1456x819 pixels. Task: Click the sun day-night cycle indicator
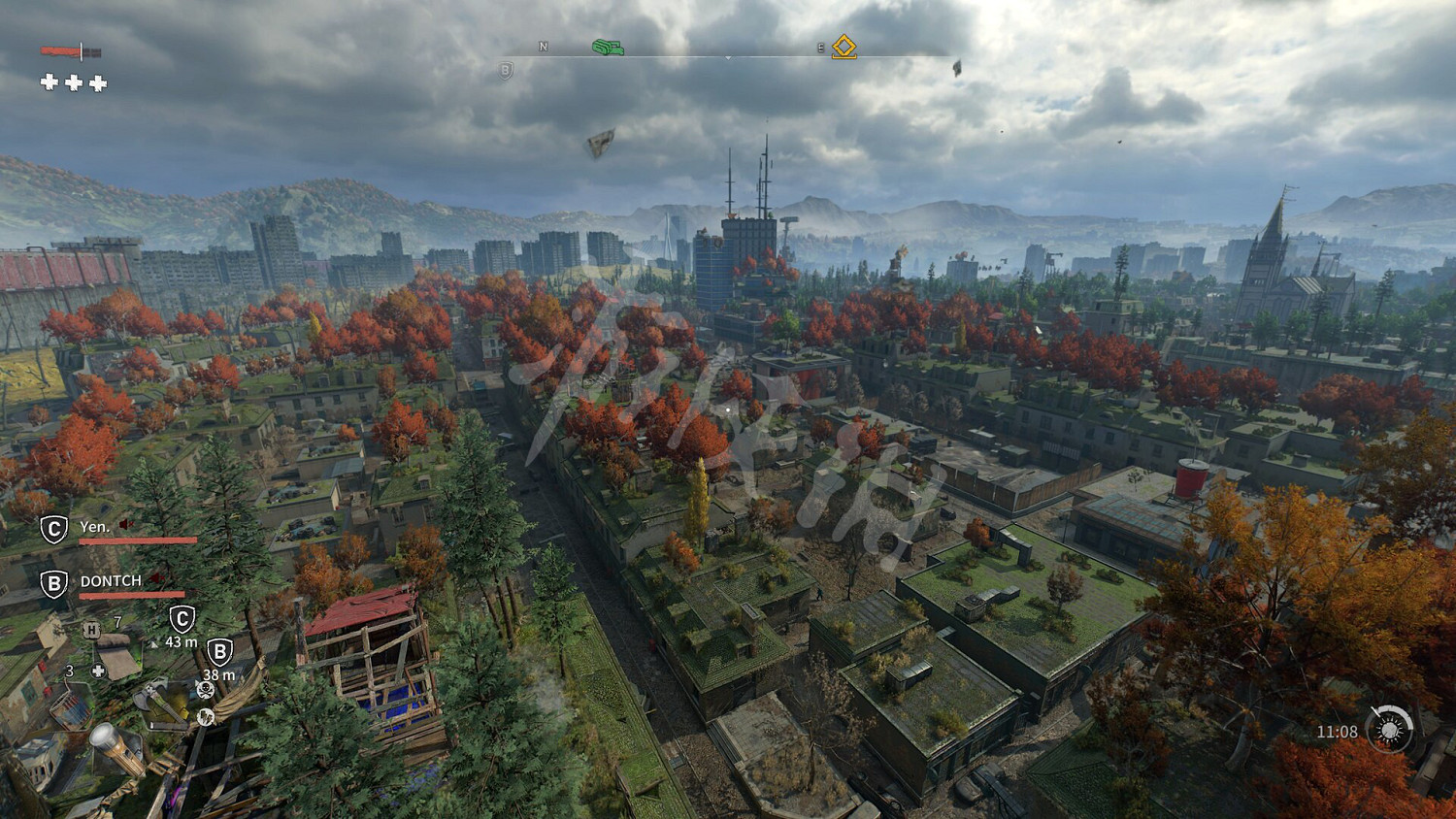(1389, 730)
